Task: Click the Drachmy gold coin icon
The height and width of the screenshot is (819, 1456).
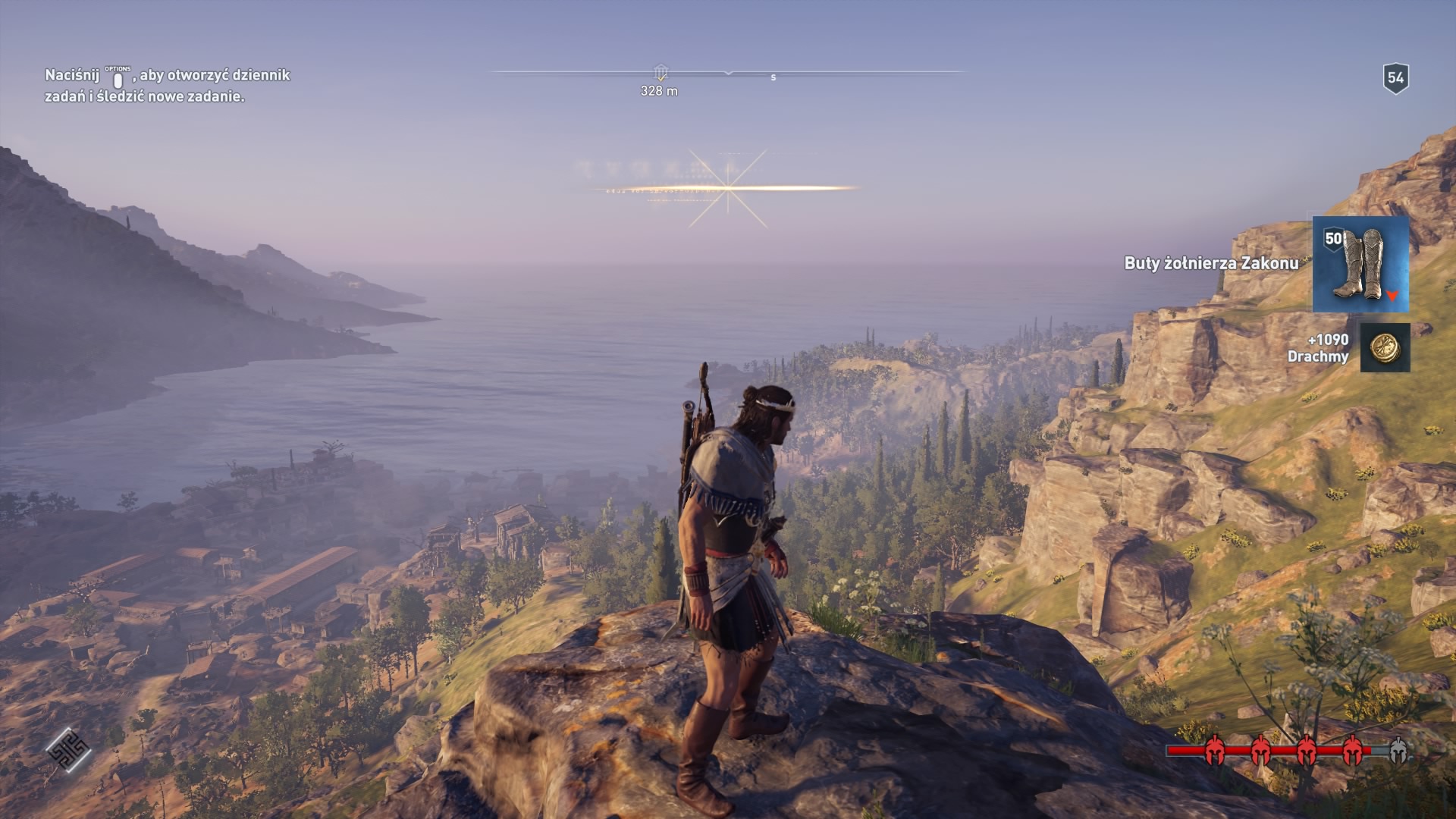Action: pyautogui.click(x=1385, y=348)
